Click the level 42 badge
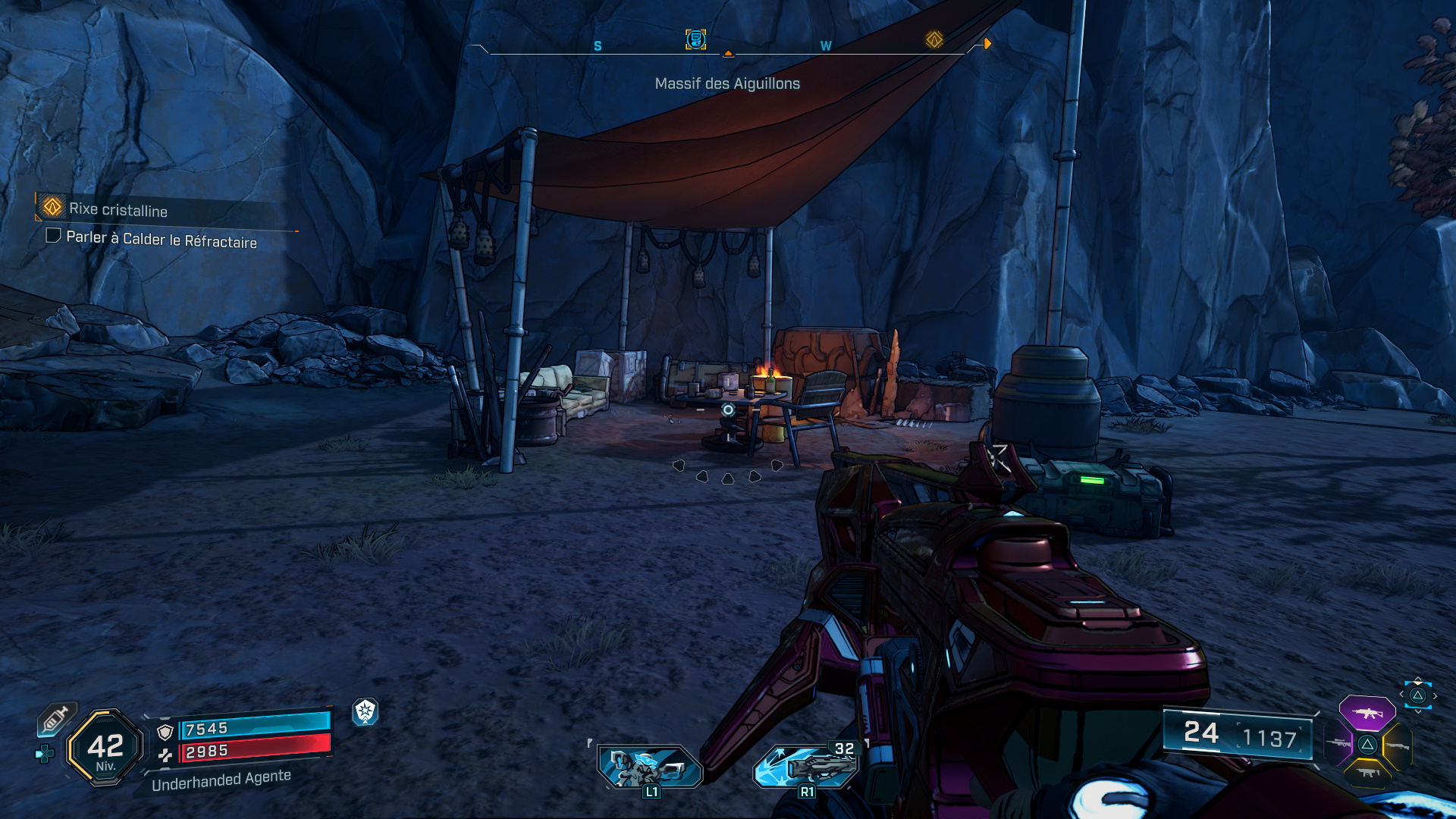The width and height of the screenshot is (1456, 819). [x=106, y=747]
